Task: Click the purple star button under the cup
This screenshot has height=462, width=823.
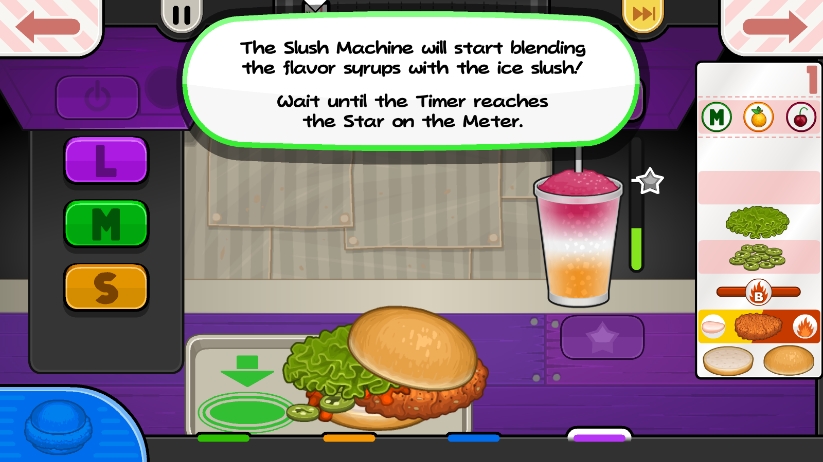Action: pyautogui.click(x=601, y=338)
